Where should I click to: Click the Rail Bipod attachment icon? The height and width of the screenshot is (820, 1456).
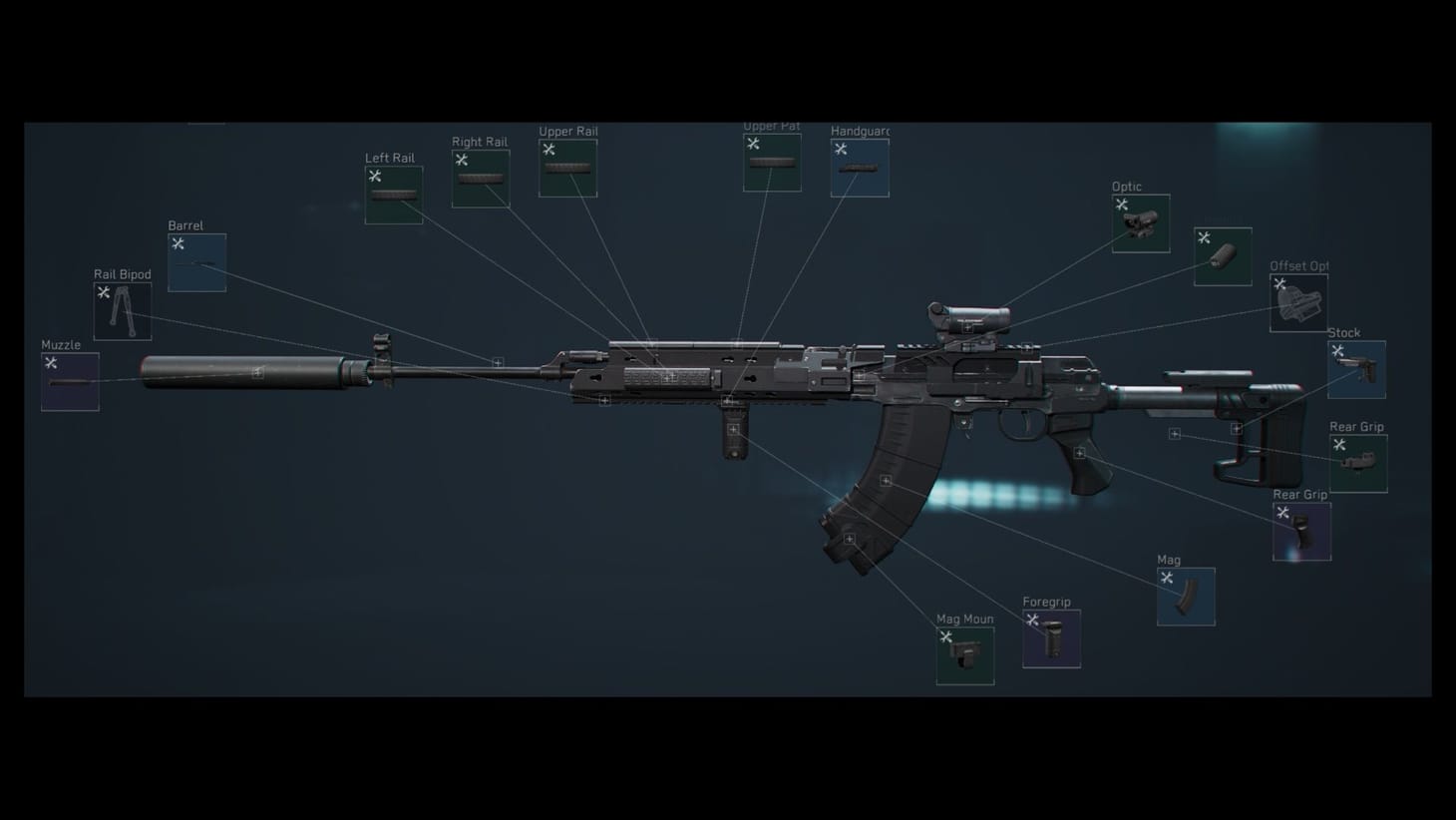[122, 309]
